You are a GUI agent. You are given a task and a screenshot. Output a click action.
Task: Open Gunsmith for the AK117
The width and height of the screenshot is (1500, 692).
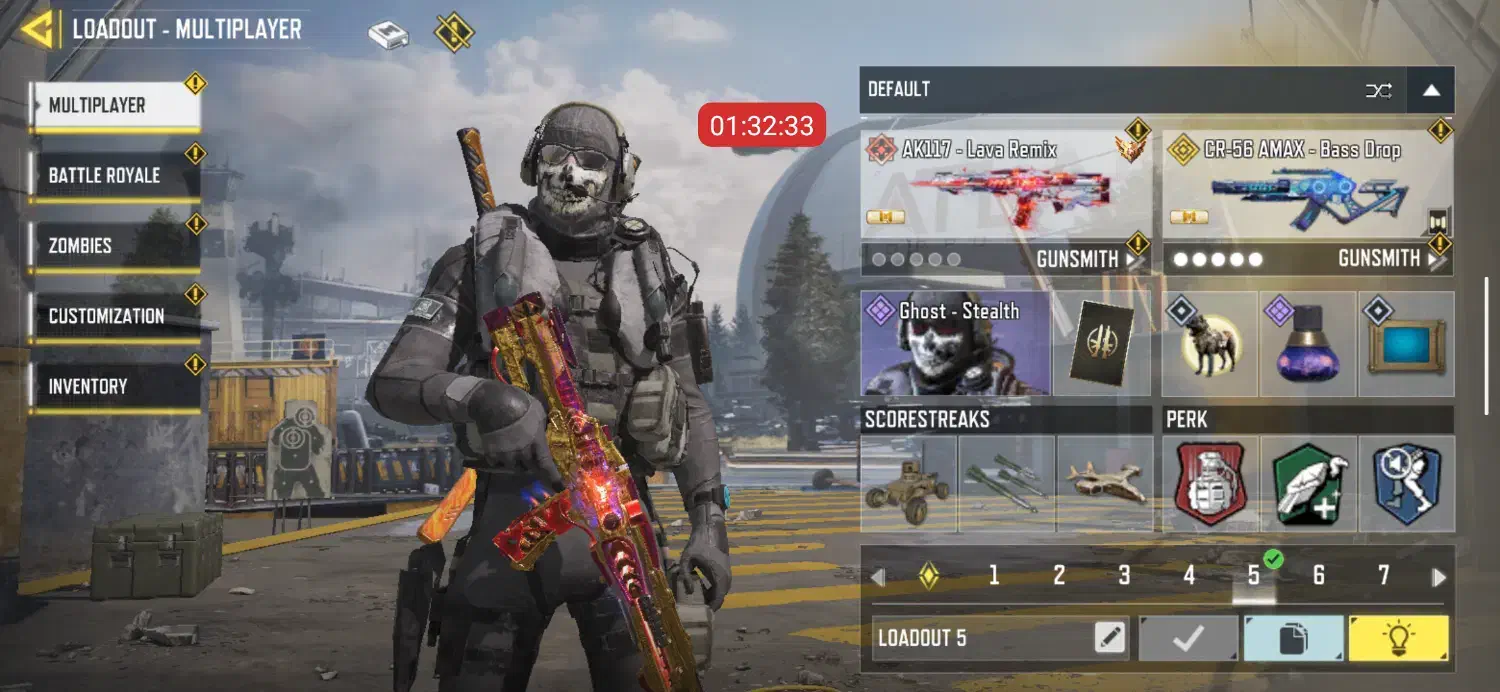coord(1085,259)
